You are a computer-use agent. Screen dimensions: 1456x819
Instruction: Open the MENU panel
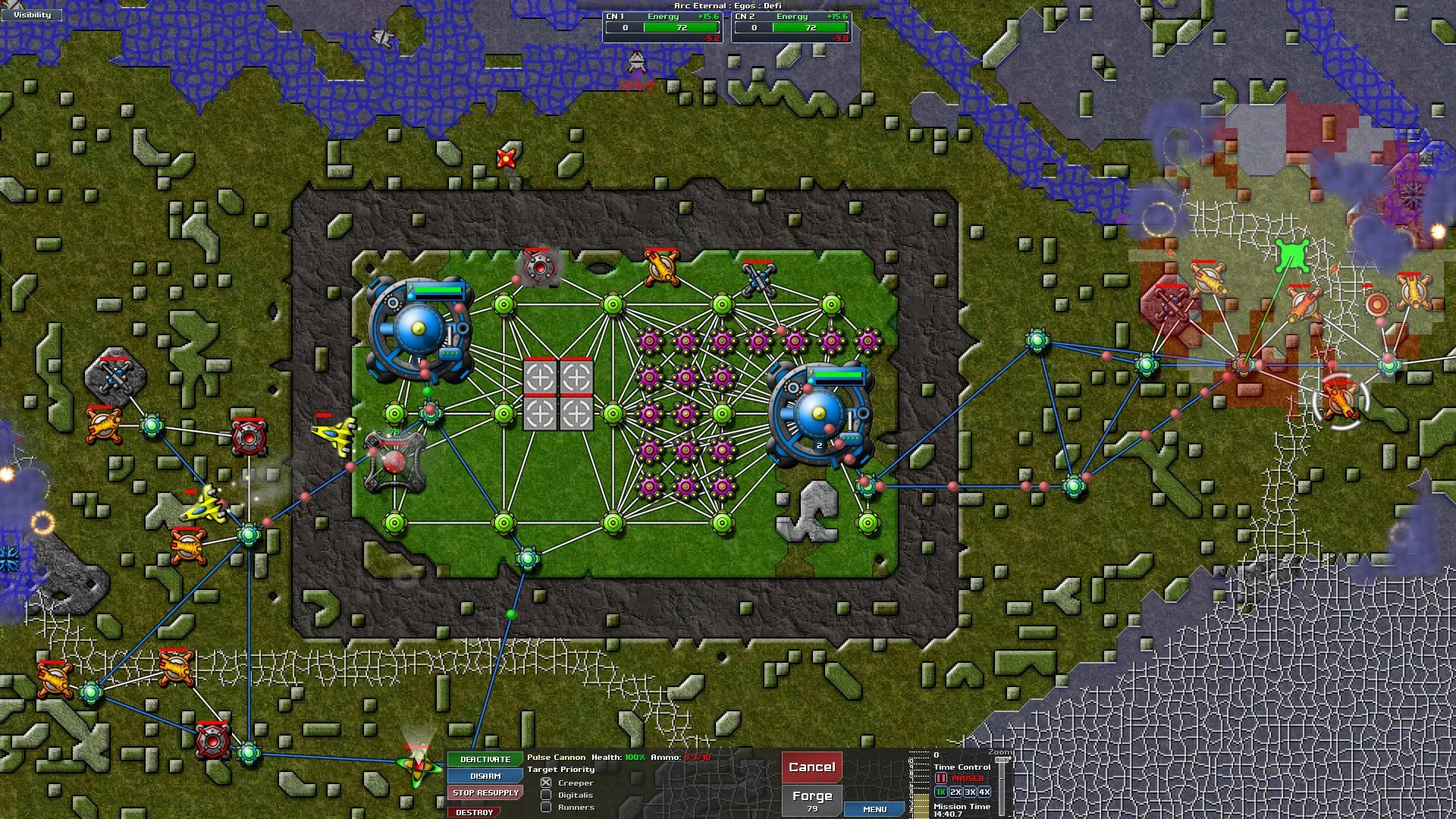point(874,809)
